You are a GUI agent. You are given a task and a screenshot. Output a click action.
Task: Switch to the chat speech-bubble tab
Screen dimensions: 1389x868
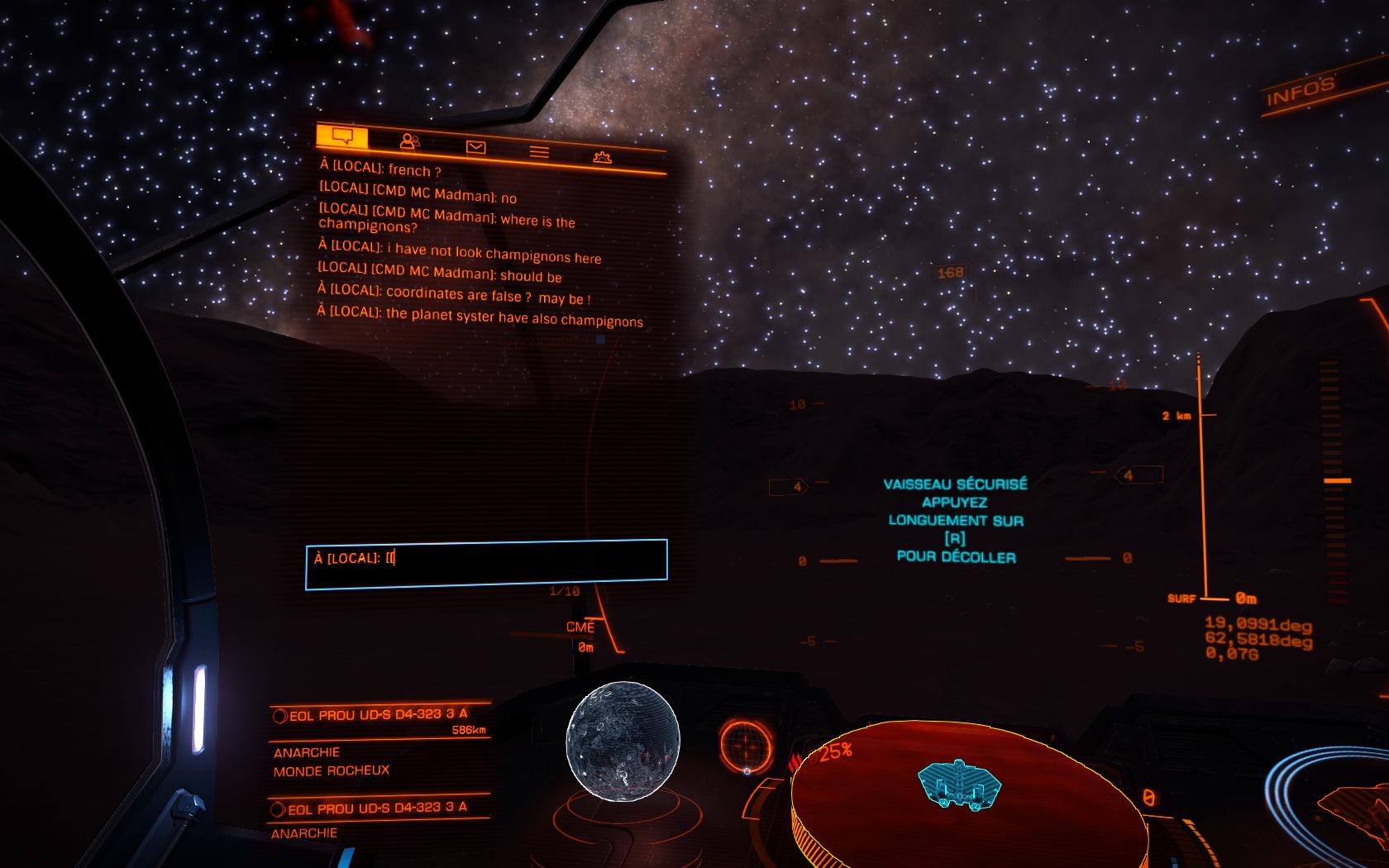342,136
